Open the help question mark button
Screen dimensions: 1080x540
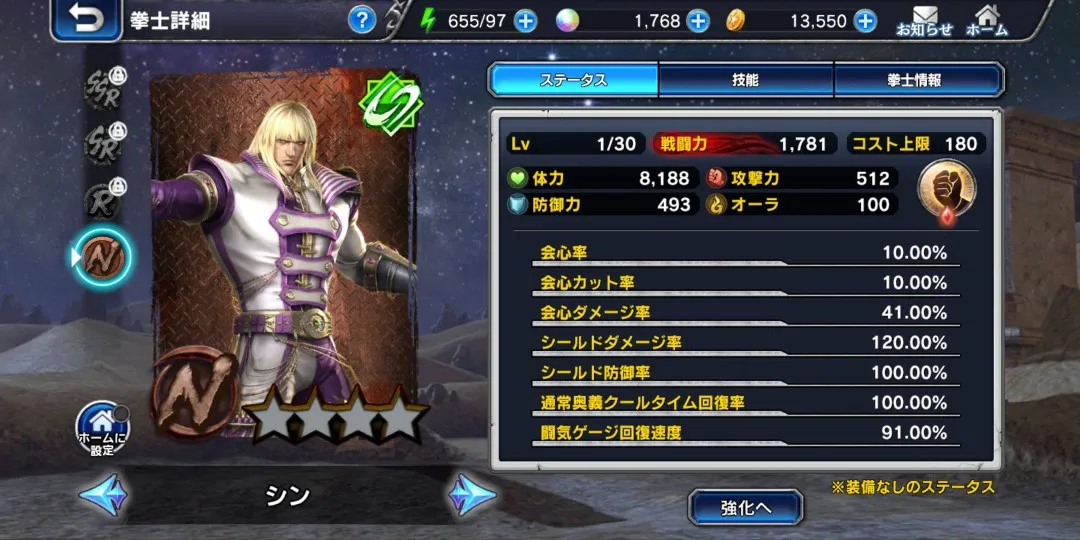[362, 20]
